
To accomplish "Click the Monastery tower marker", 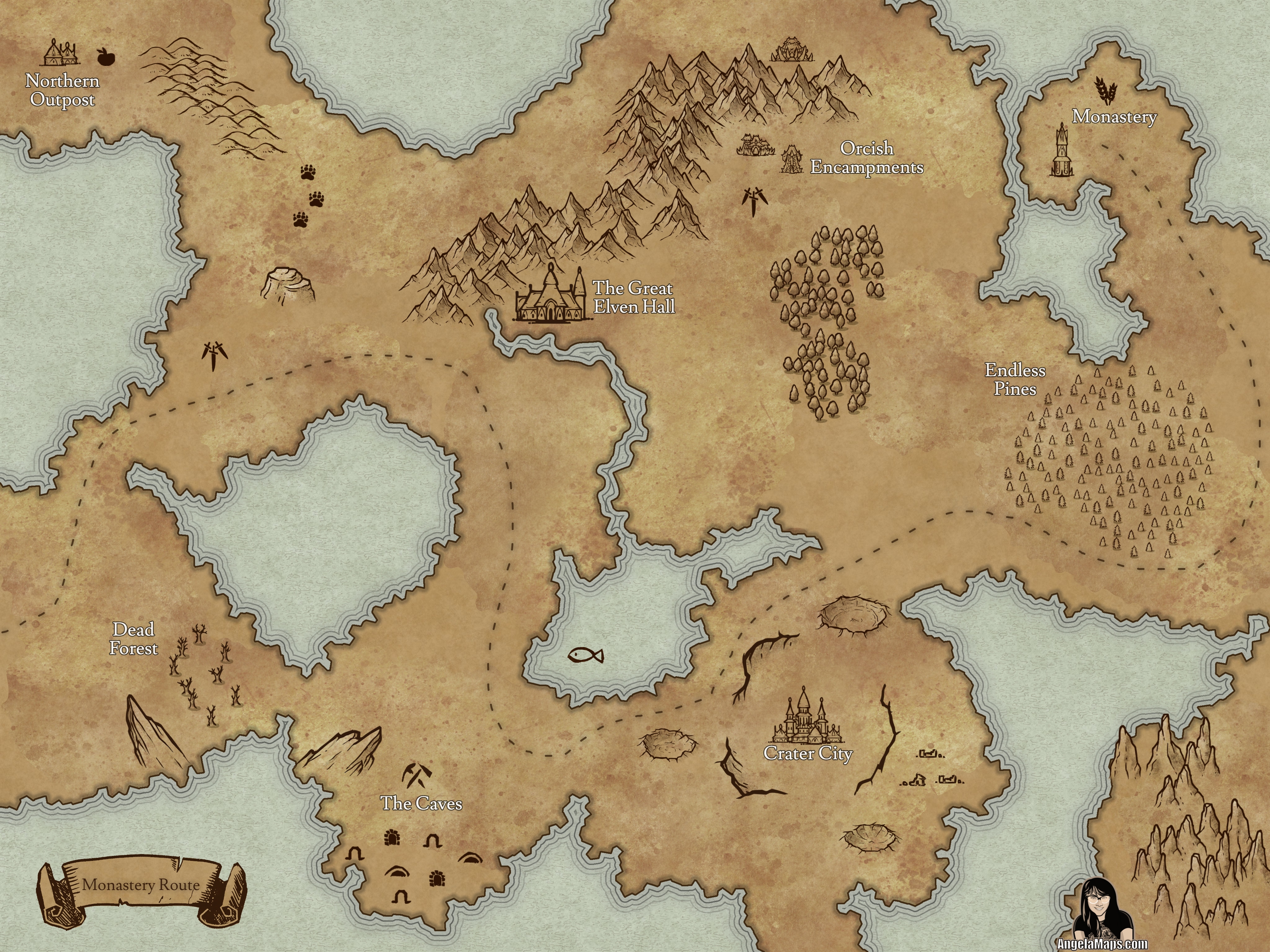I will coord(1061,152).
